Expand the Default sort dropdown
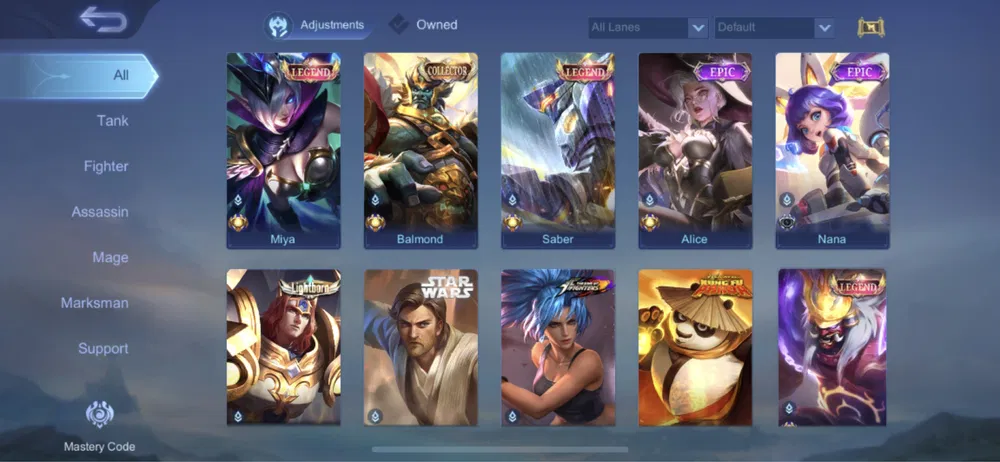1000x462 pixels. pyautogui.click(x=774, y=28)
